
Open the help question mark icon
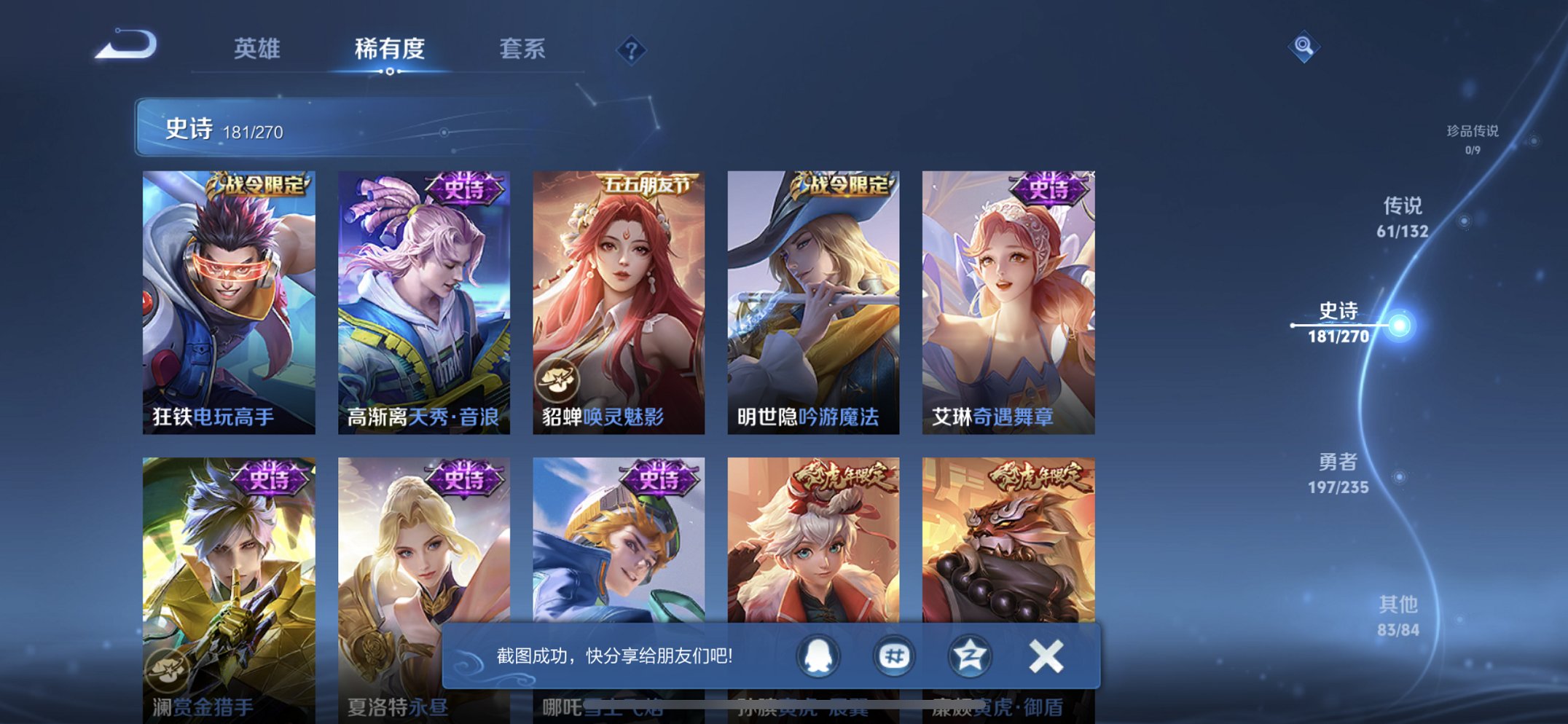(x=631, y=50)
